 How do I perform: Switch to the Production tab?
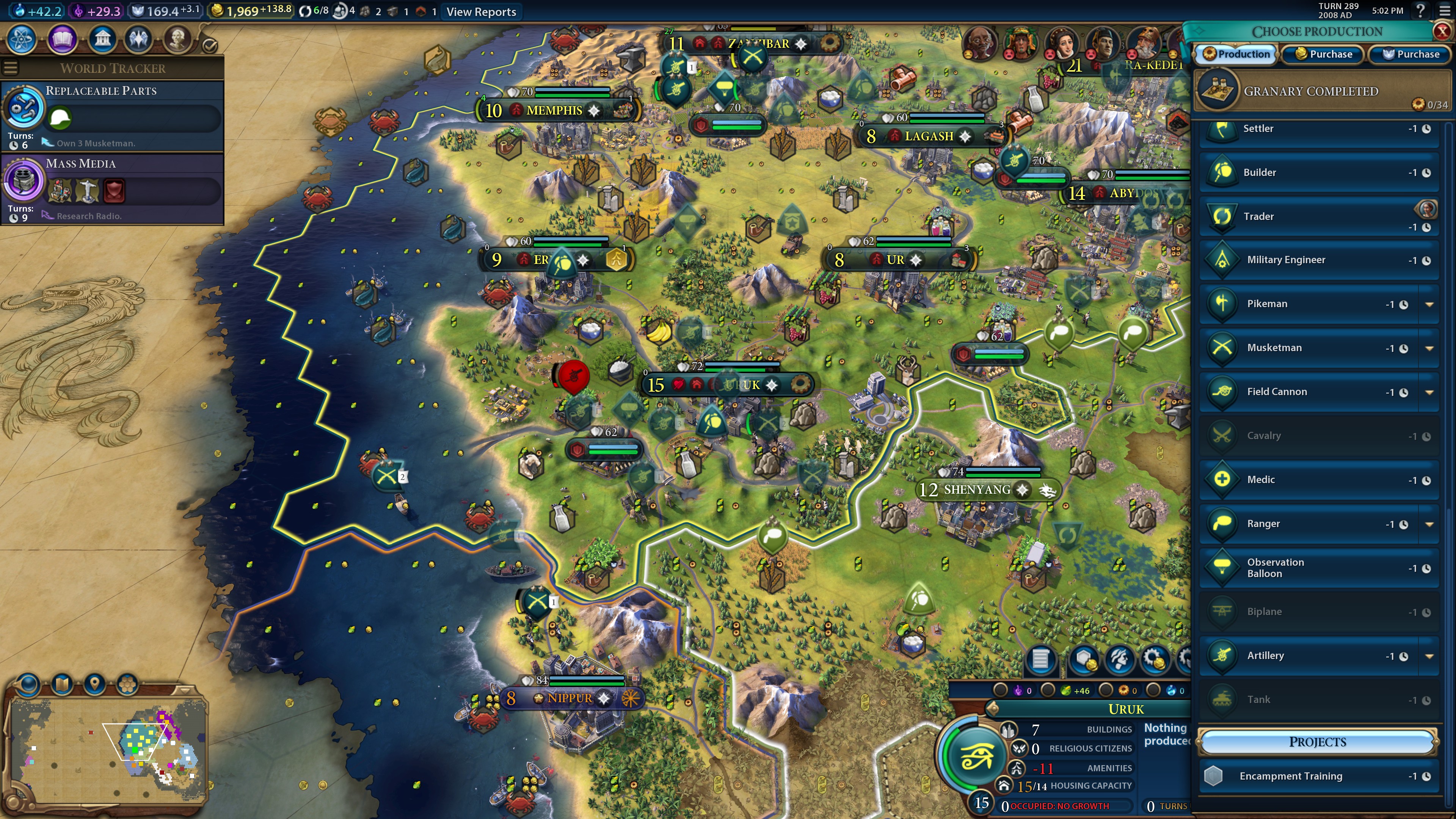pos(1236,54)
